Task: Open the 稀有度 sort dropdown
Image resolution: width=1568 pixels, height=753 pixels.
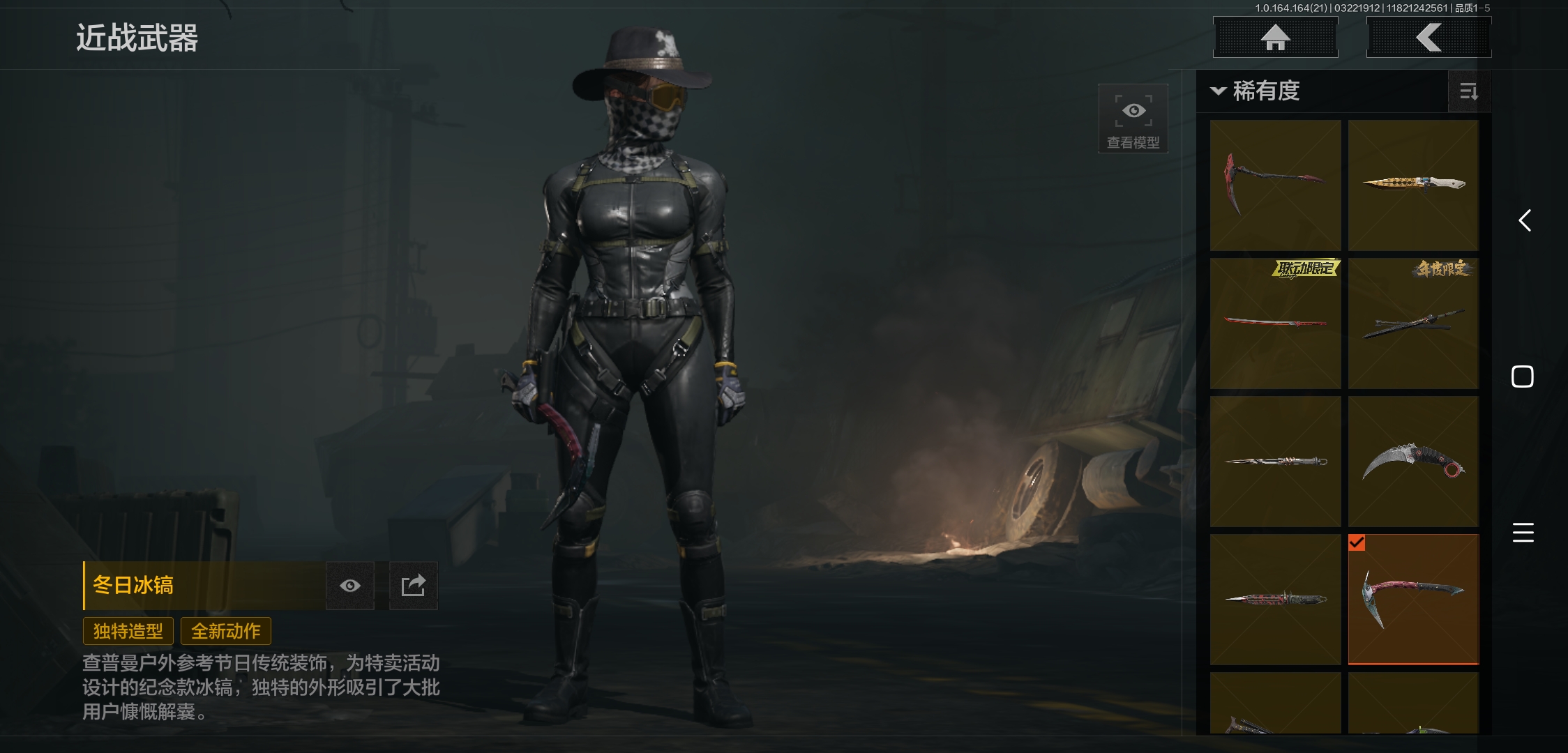Action: click(x=1257, y=91)
